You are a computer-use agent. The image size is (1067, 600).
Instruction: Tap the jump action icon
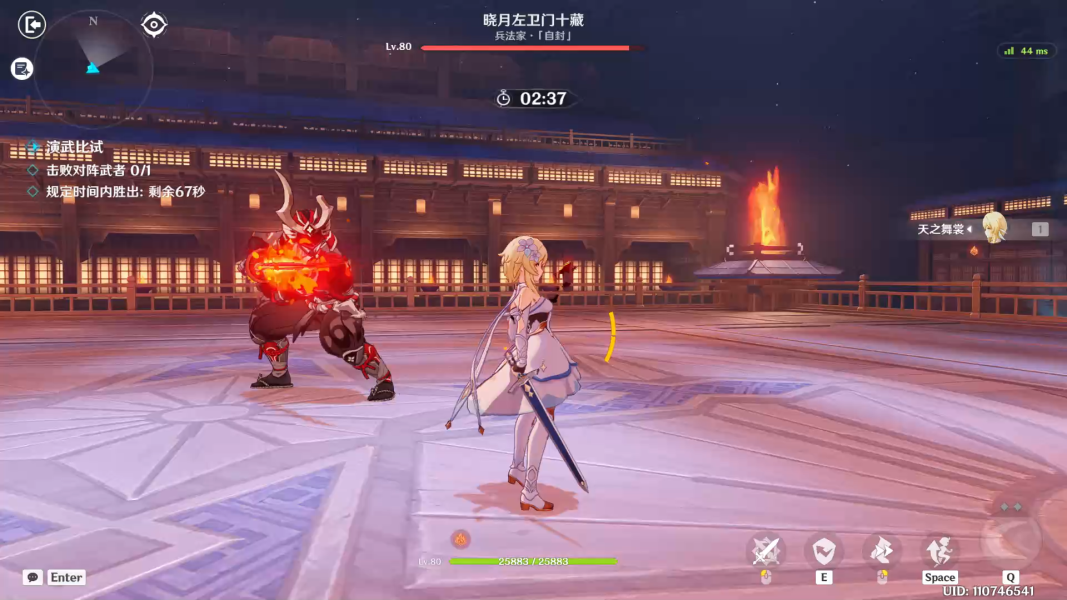click(x=939, y=550)
